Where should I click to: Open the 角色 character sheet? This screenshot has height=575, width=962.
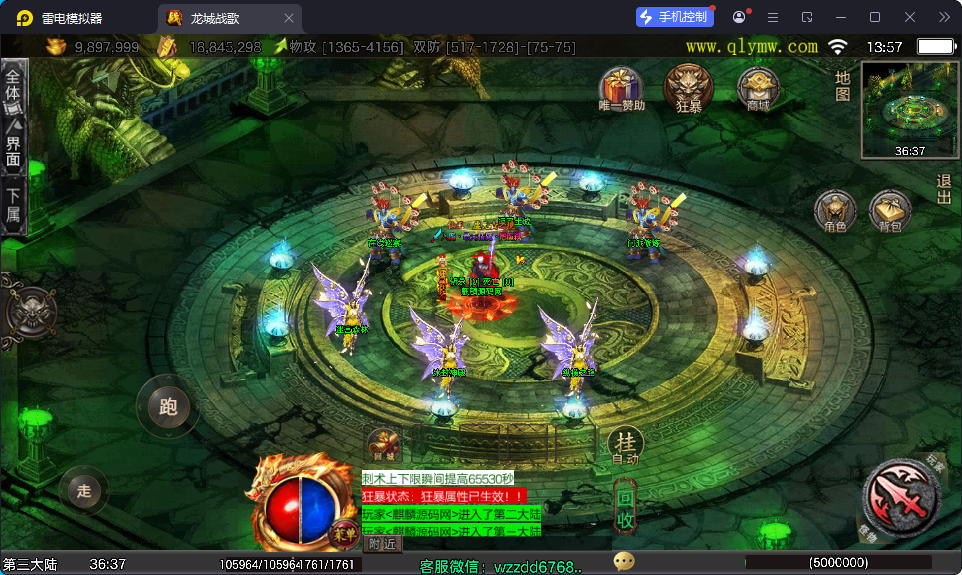tap(835, 211)
